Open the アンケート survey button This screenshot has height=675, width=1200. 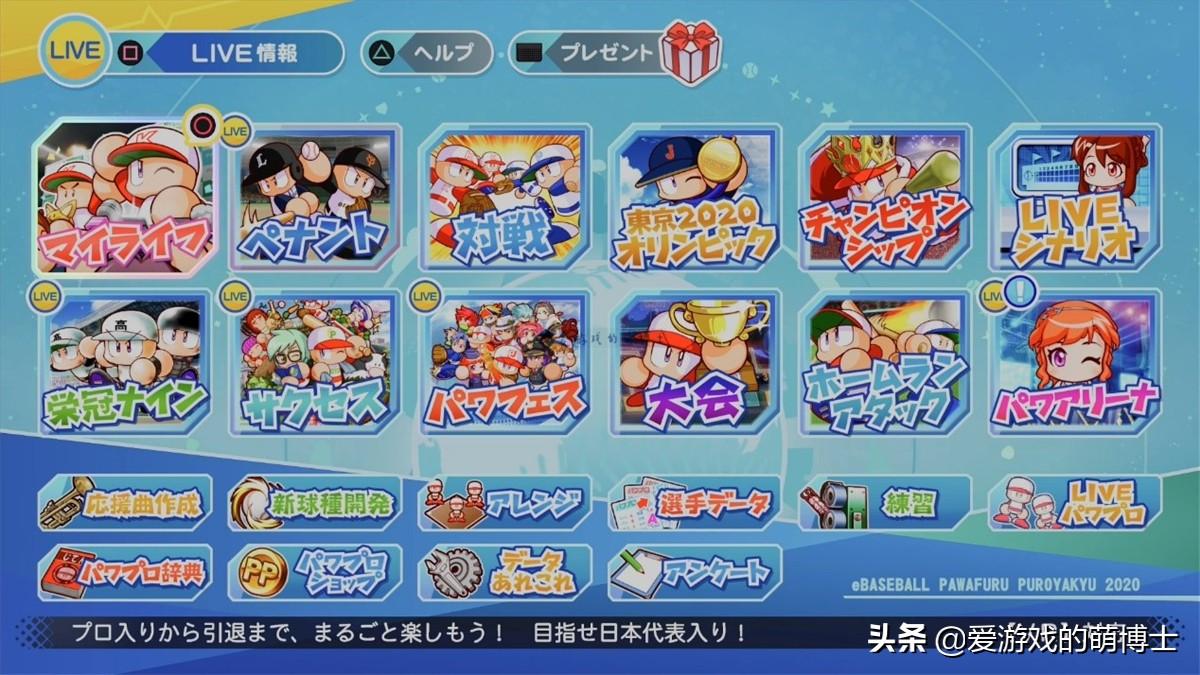(695, 572)
